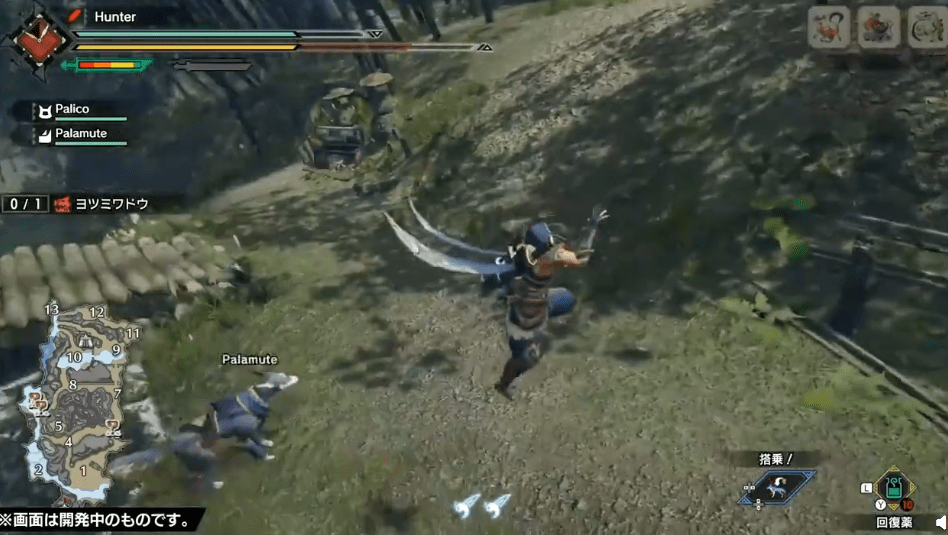Select the Palico buddy entry
The width and height of the screenshot is (948, 535).
(x=80, y=110)
